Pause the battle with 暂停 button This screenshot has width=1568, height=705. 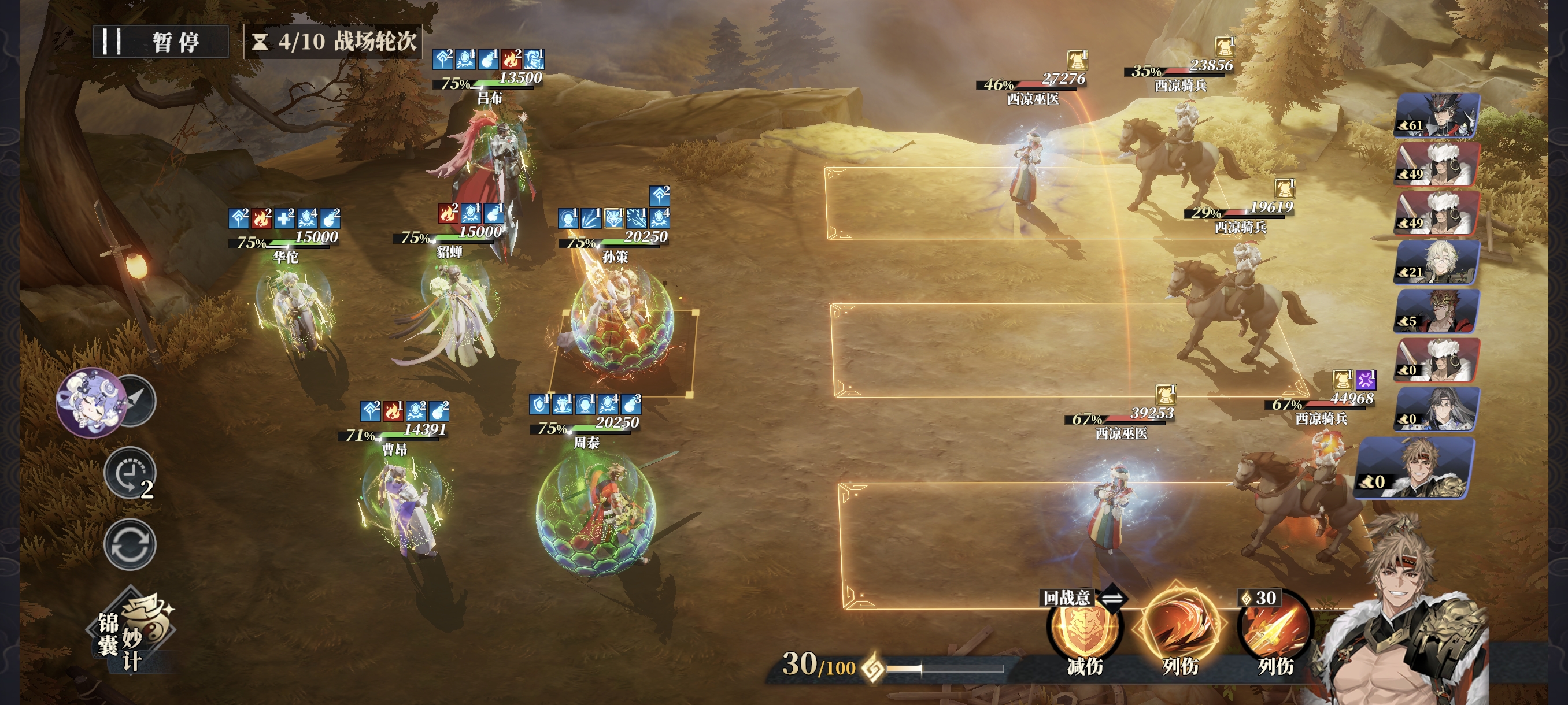pyautogui.click(x=161, y=42)
